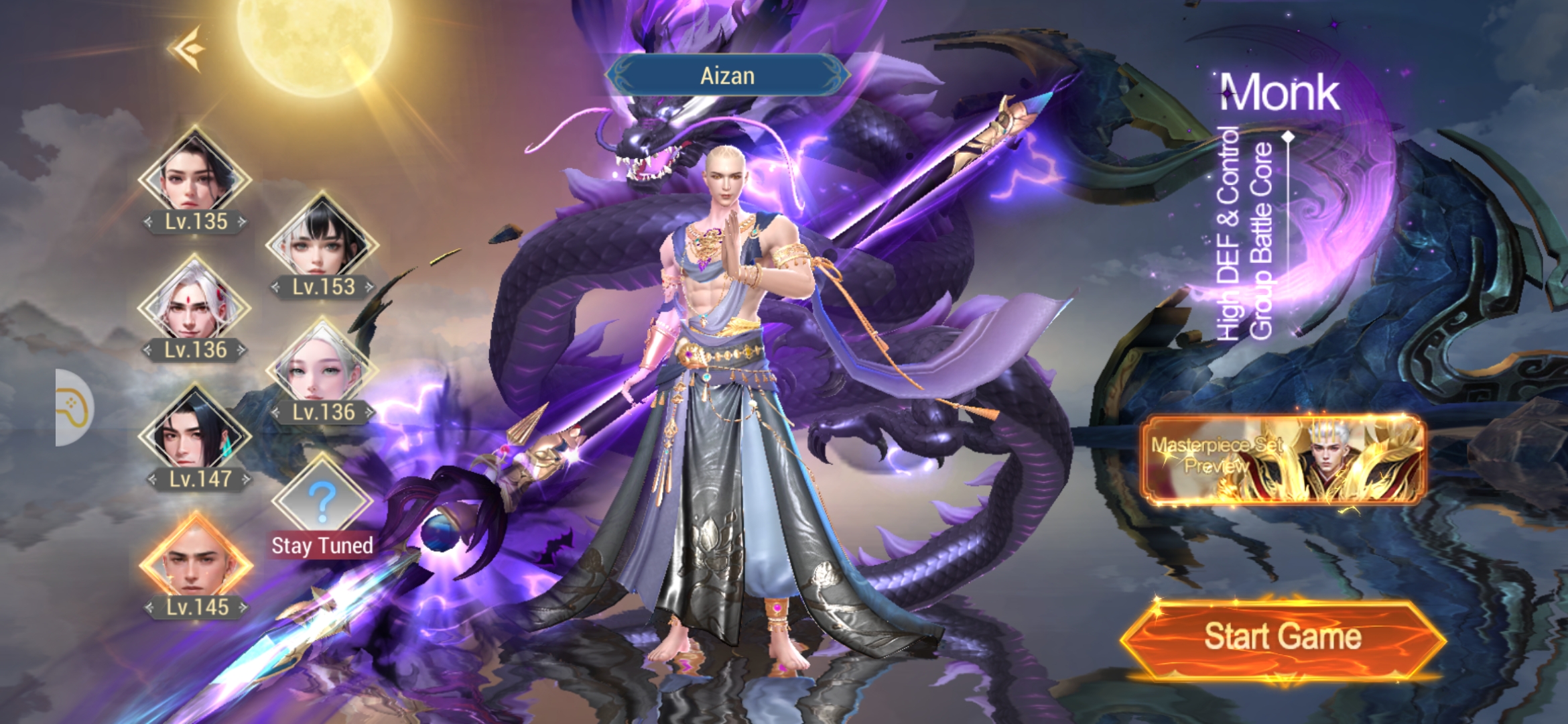Image resolution: width=1568 pixels, height=724 pixels.
Task: Go back using the golden arrow
Action: (188, 48)
